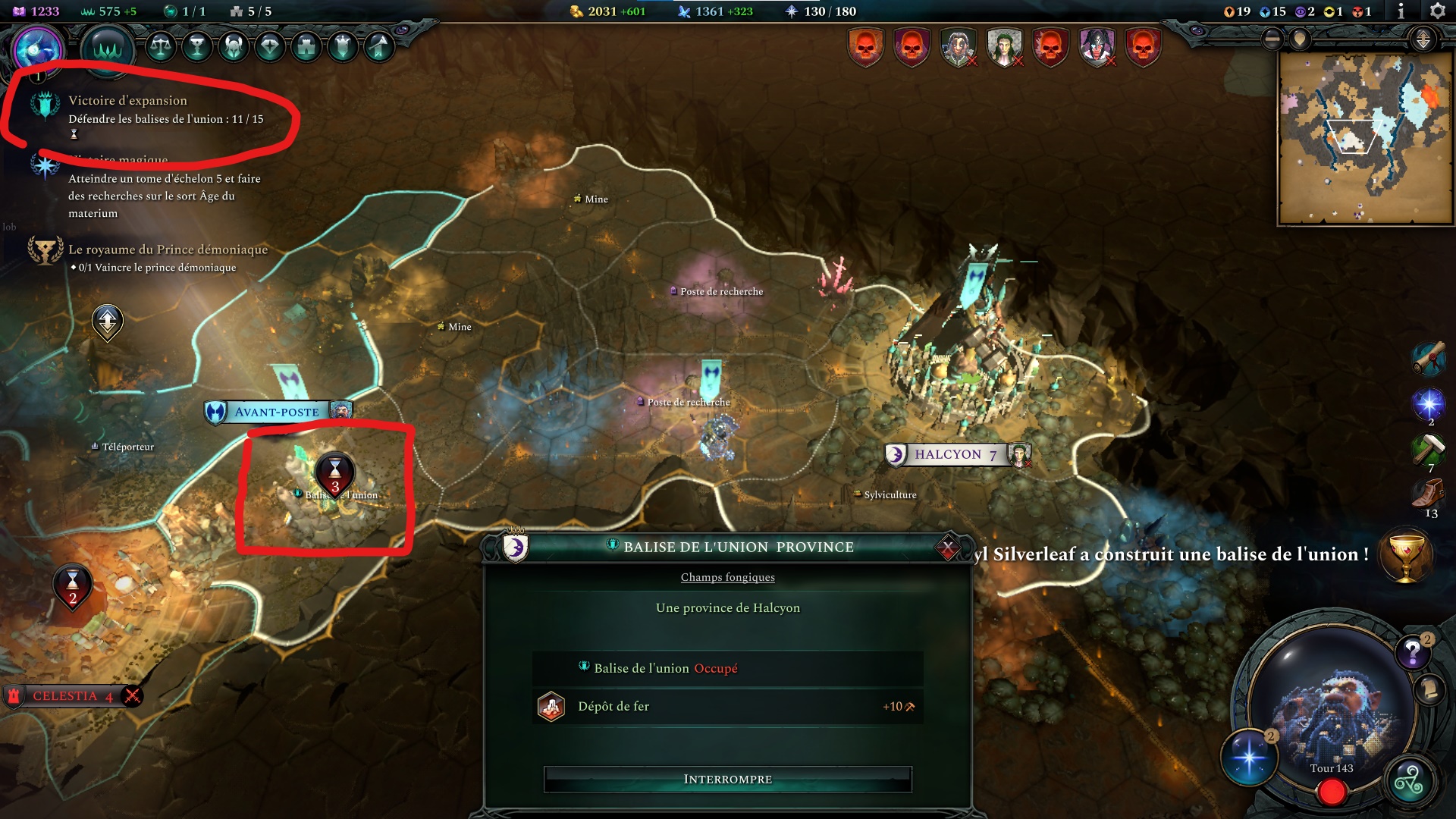This screenshot has width=1456, height=819.
Task: Click the casting points bar showing 130/180
Action: click(824, 11)
